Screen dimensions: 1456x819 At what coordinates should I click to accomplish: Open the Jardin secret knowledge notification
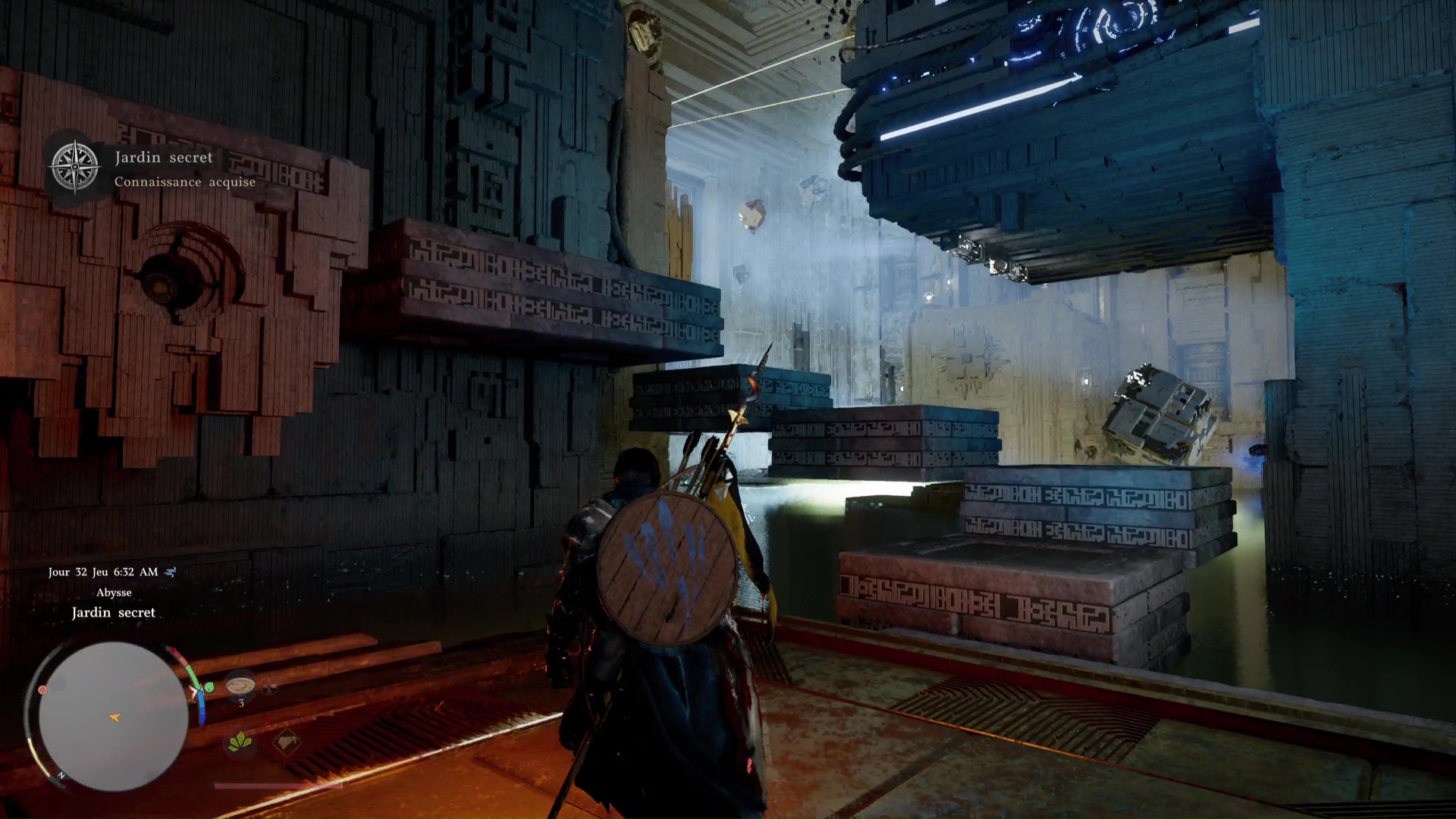point(184,169)
